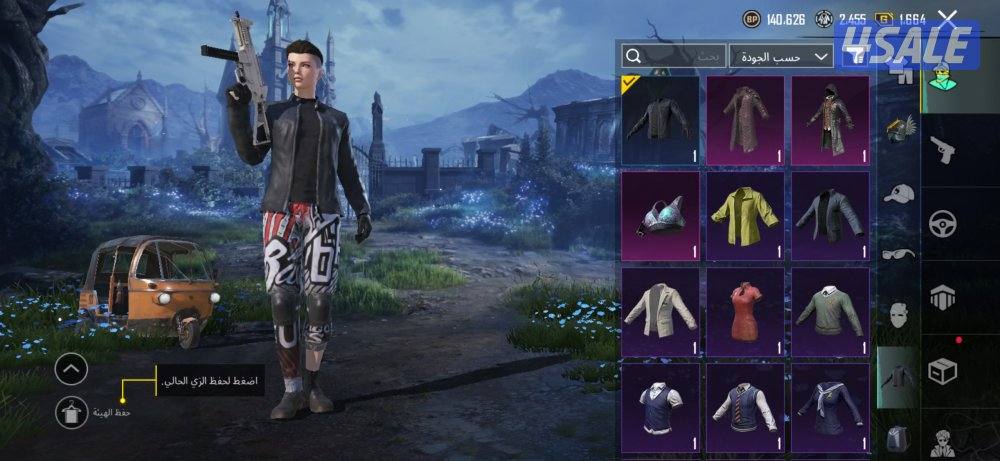This screenshot has height=461, width=1000.
Task: Close the inventory screen with the X
Action: pos(948,17)
